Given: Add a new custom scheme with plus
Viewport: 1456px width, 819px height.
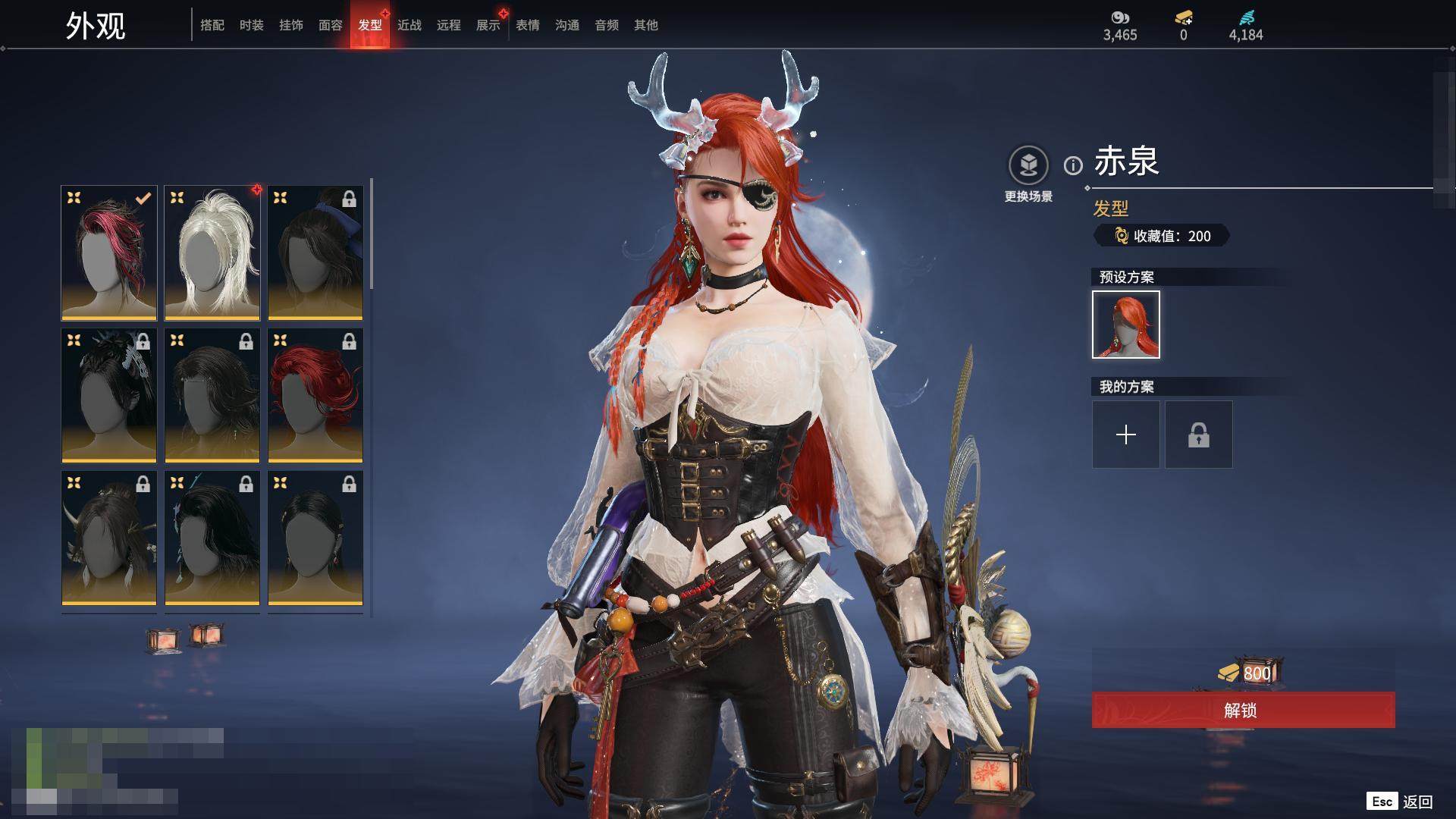Looking at the screenshot, I should 1125,435.
